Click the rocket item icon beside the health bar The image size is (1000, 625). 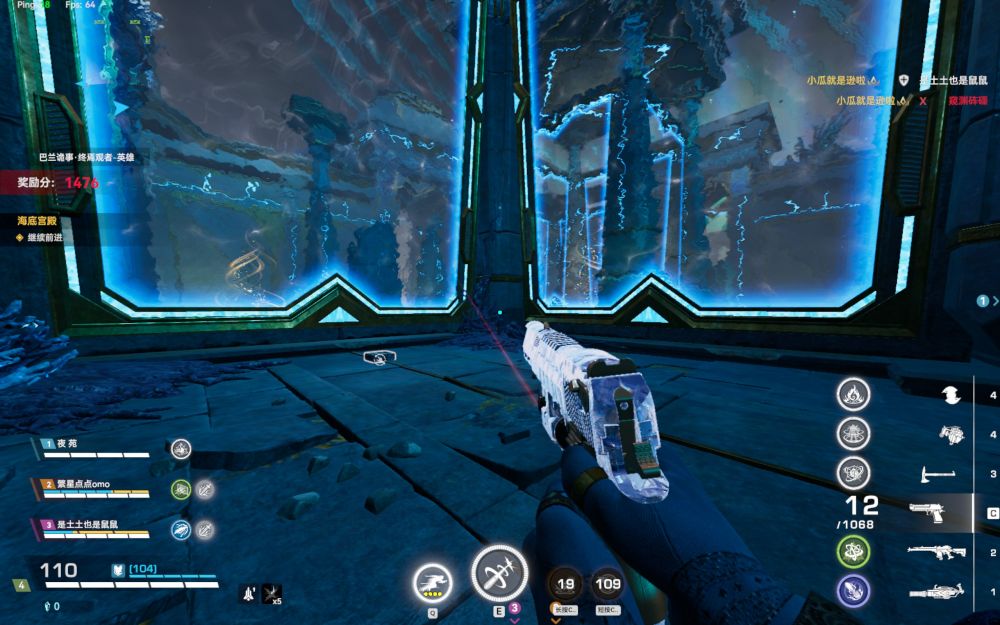click(x=246, y=594)
